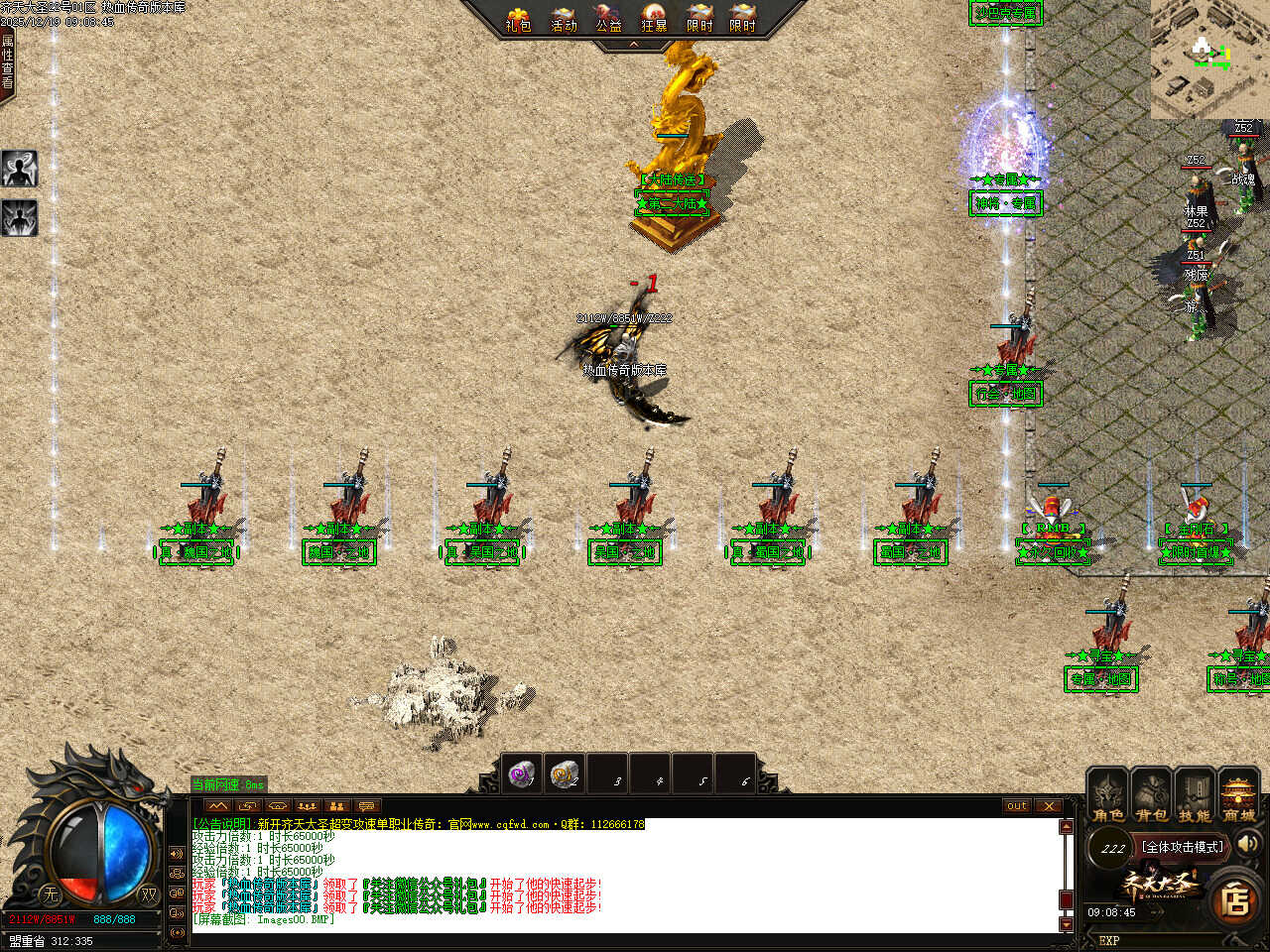Open the 属性查看 attribute viewer tab

click(8, 61)
